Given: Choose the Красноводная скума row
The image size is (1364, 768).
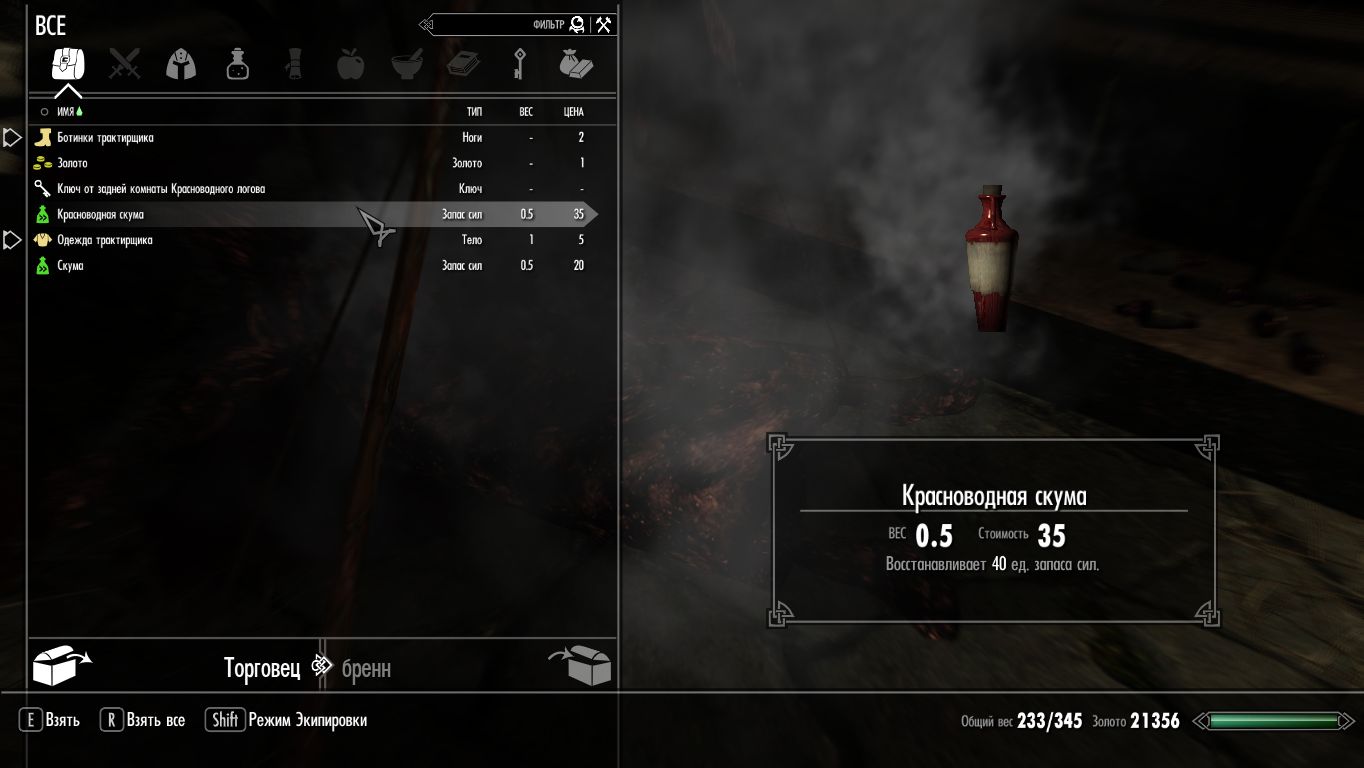Looking at the screenshot, I should coord(100,215).
